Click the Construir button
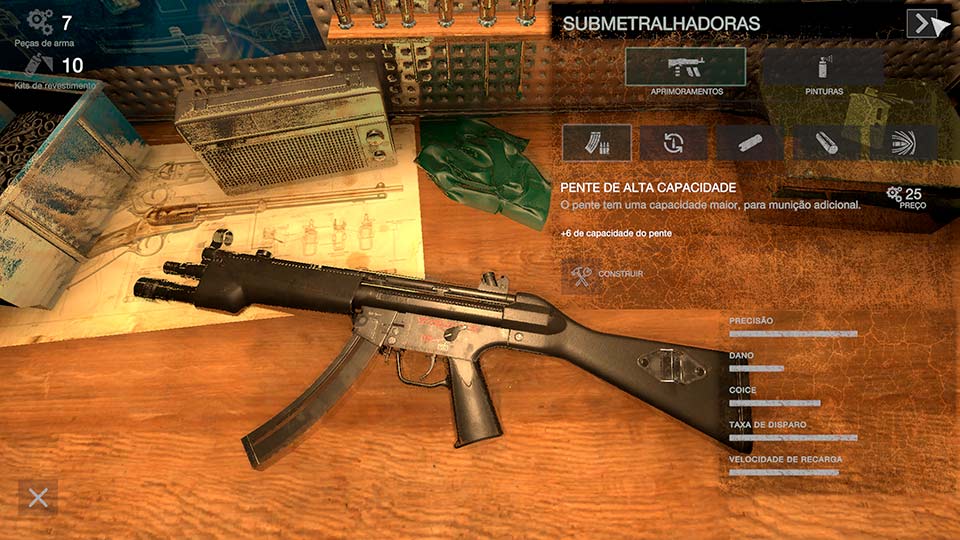This screenshot has height=540, width=960. (603, 273)
